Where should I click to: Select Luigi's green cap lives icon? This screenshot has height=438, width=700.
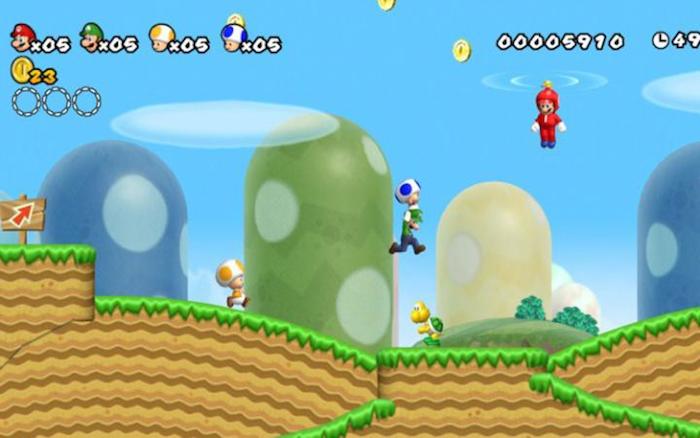tap(92, 37)
